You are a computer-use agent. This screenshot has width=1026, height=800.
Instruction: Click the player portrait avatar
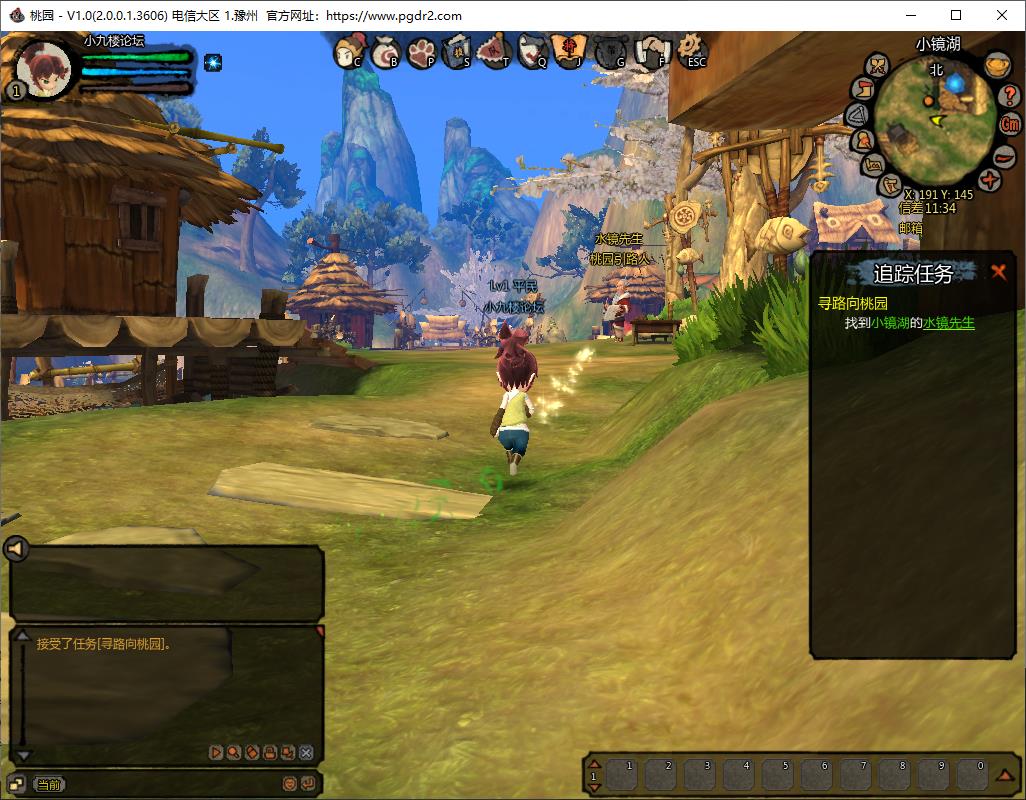pos(44,68)
